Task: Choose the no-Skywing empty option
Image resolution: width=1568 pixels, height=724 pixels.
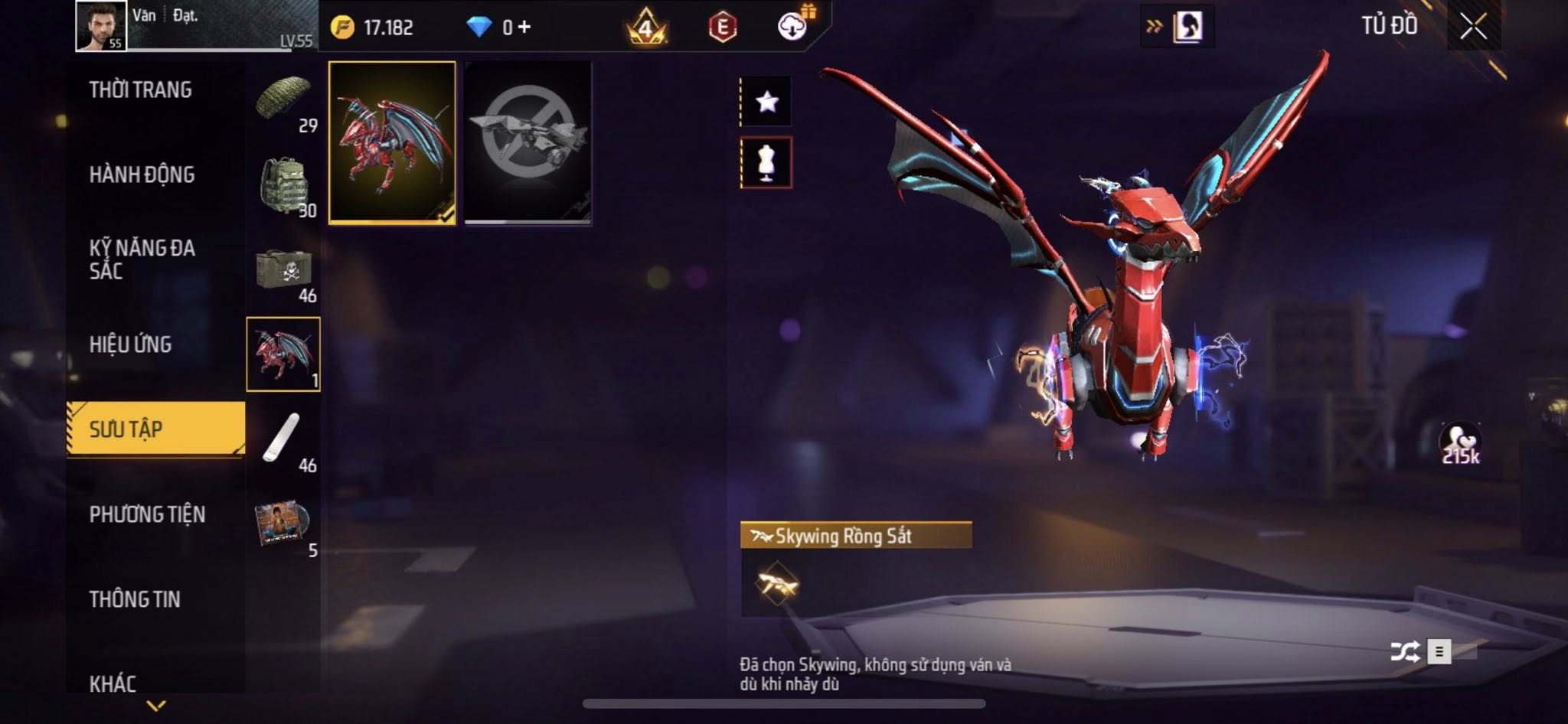Action: point(528,143)
